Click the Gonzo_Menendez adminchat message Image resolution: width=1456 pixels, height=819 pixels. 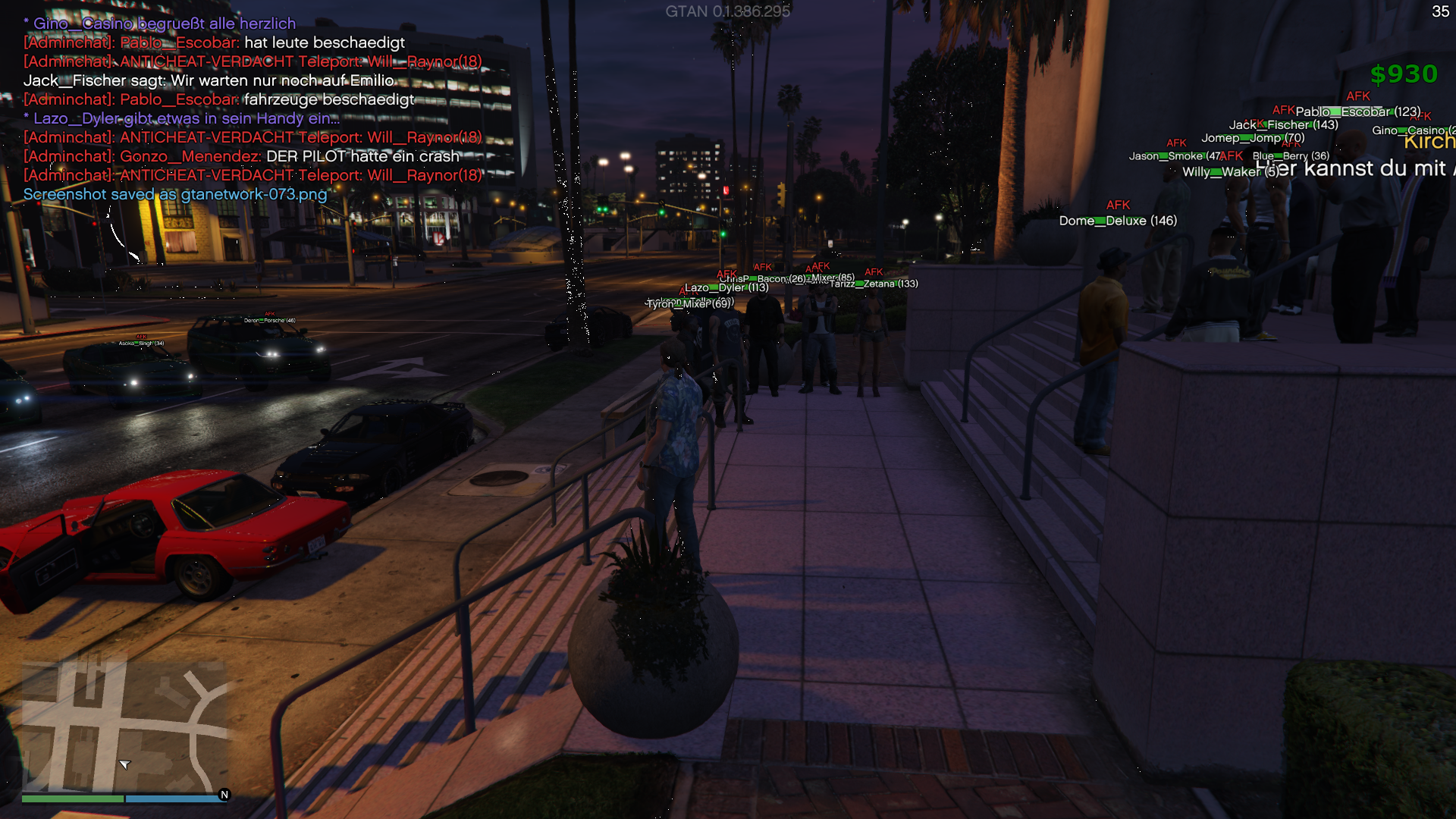[241, 156]
